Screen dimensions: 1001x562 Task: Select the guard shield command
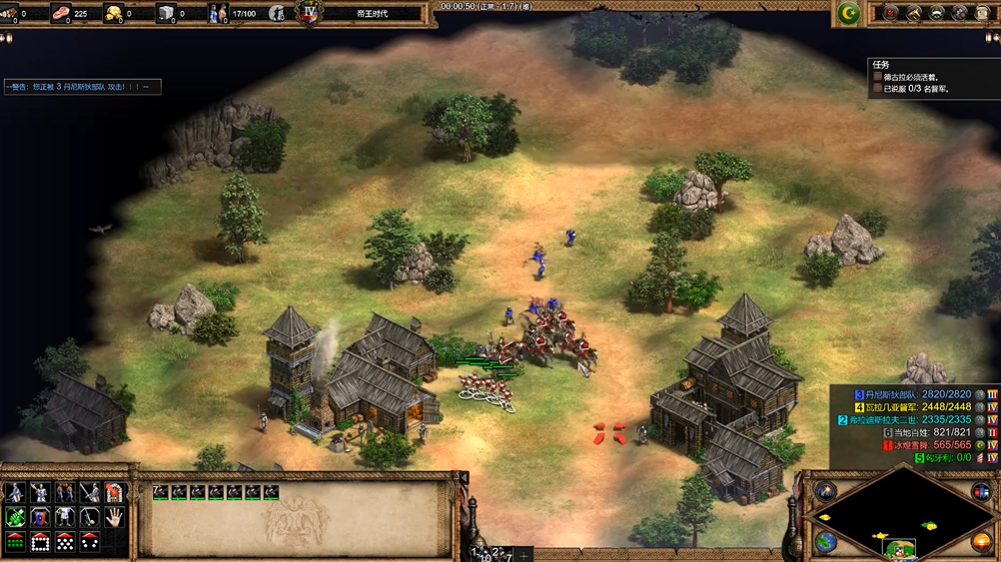(40, 517)
